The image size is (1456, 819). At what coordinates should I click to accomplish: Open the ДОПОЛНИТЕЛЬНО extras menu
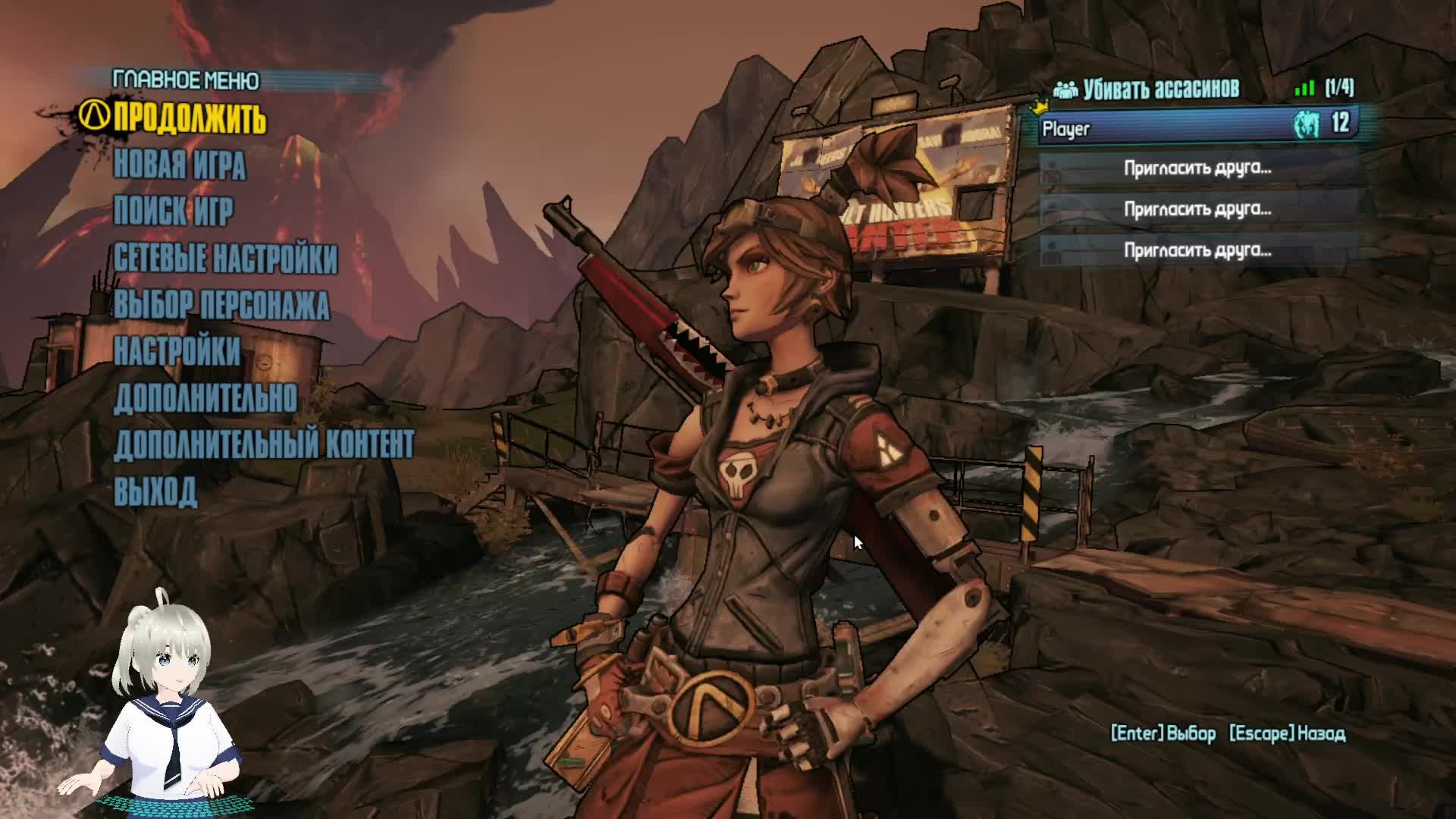205,398
